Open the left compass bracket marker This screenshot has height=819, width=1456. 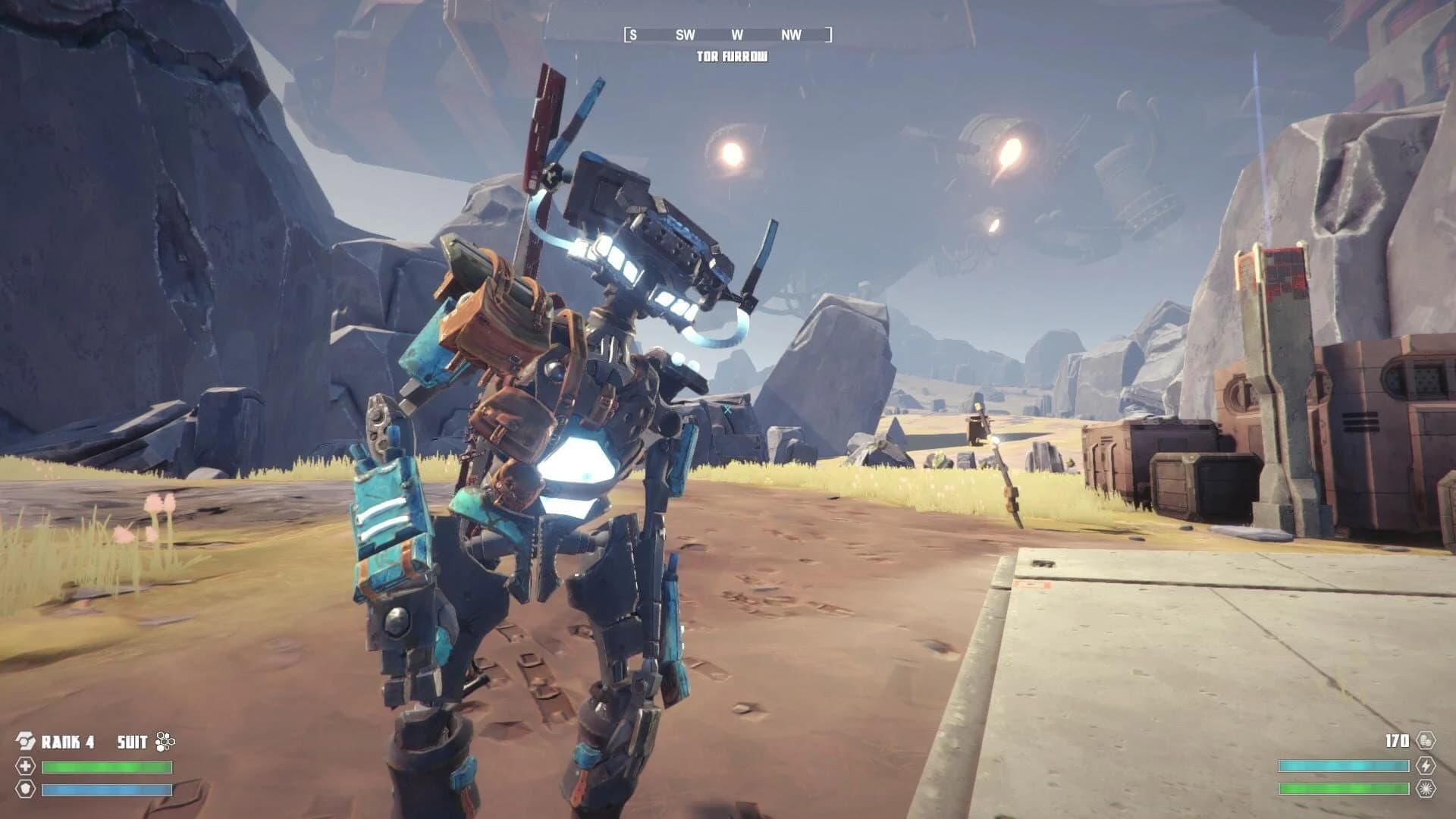pos(628,34)
